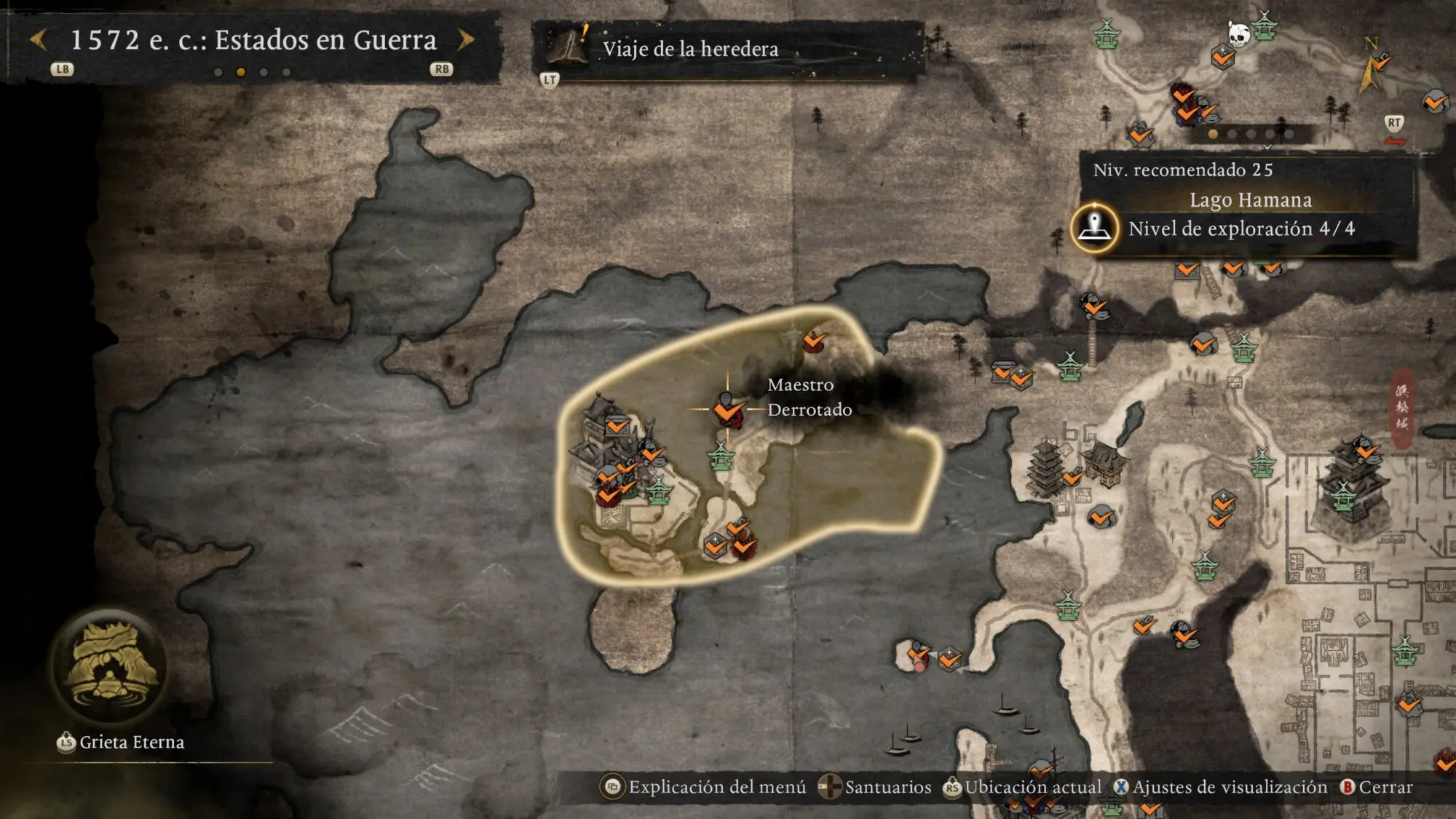Screen dimensions: 1456x819
Task: Open Ajustes de visualización
Action: coord(1230,787)
